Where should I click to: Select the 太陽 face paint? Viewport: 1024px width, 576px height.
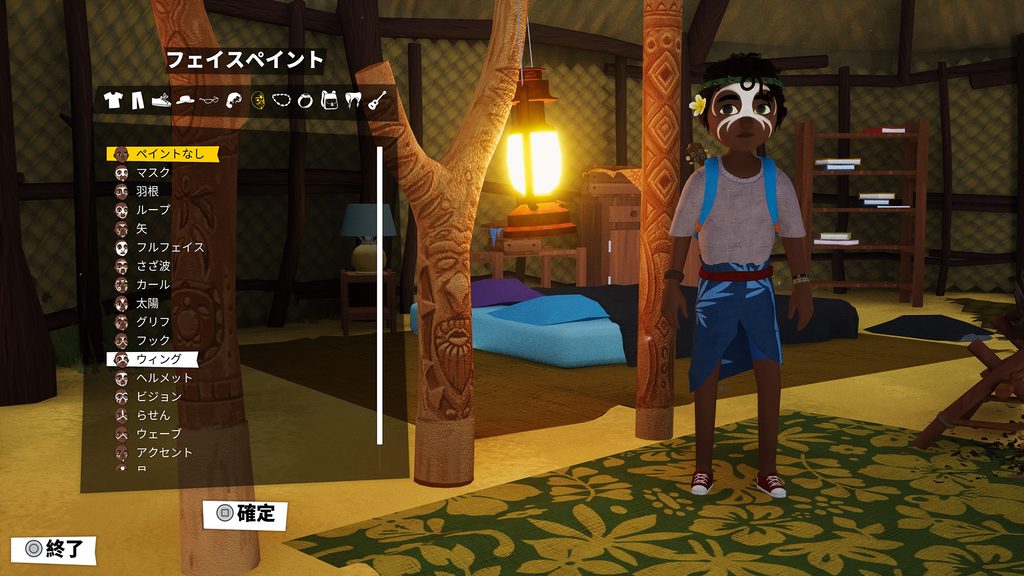(147, 303)
